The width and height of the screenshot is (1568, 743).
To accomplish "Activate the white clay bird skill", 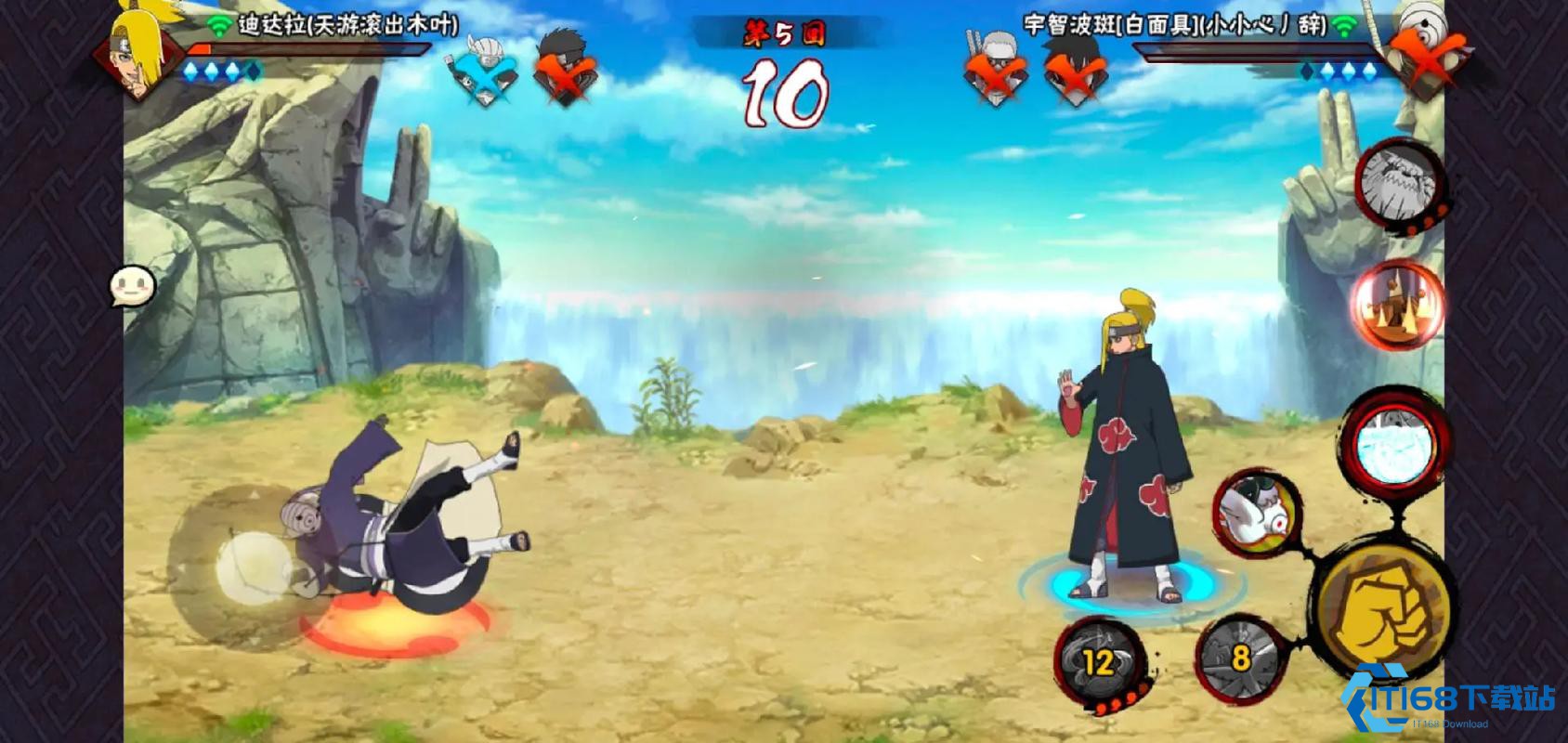I will (x=1257, y=513).
